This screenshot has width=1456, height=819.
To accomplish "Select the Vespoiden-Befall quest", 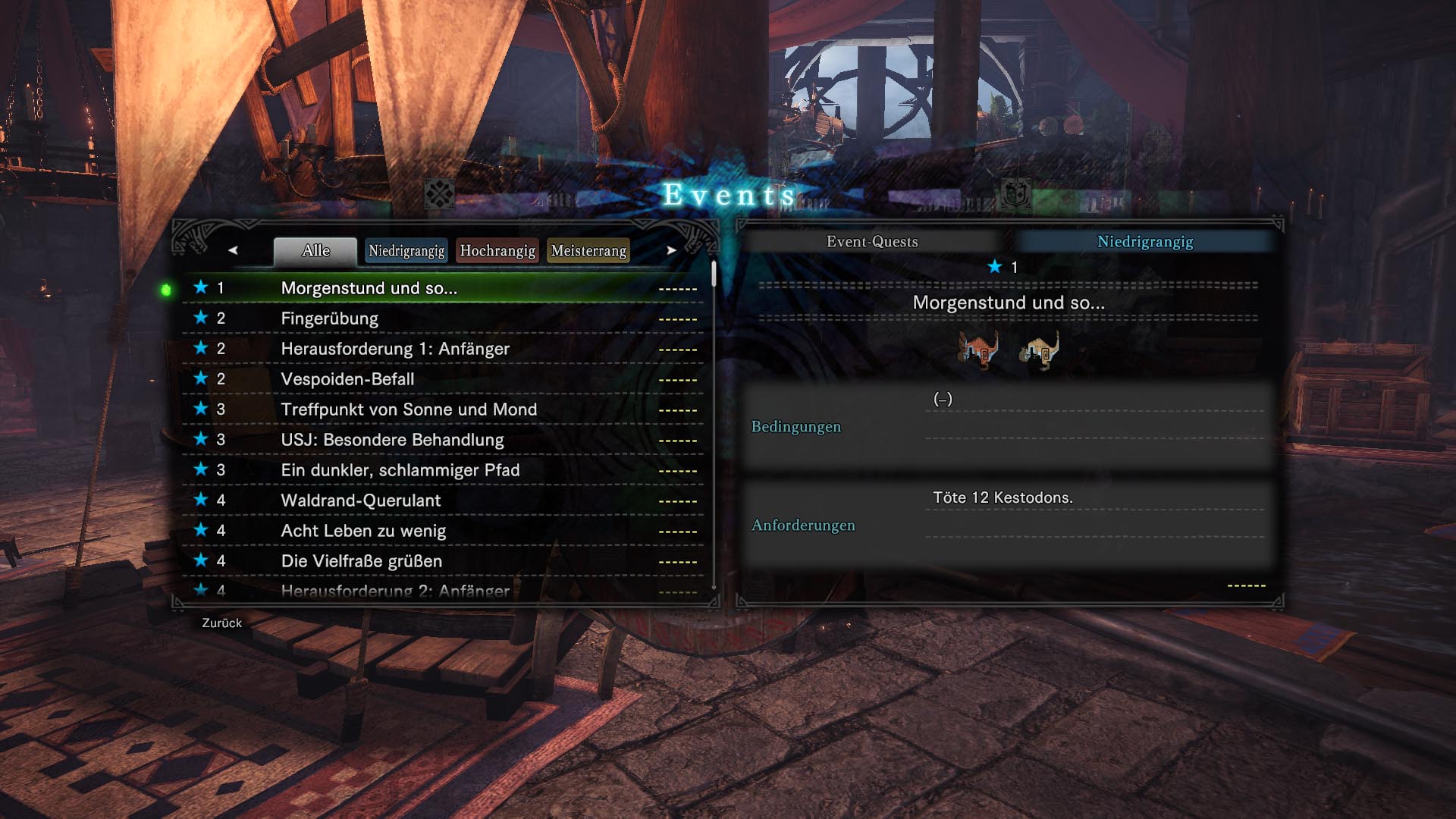I will (x=347, y=379).
